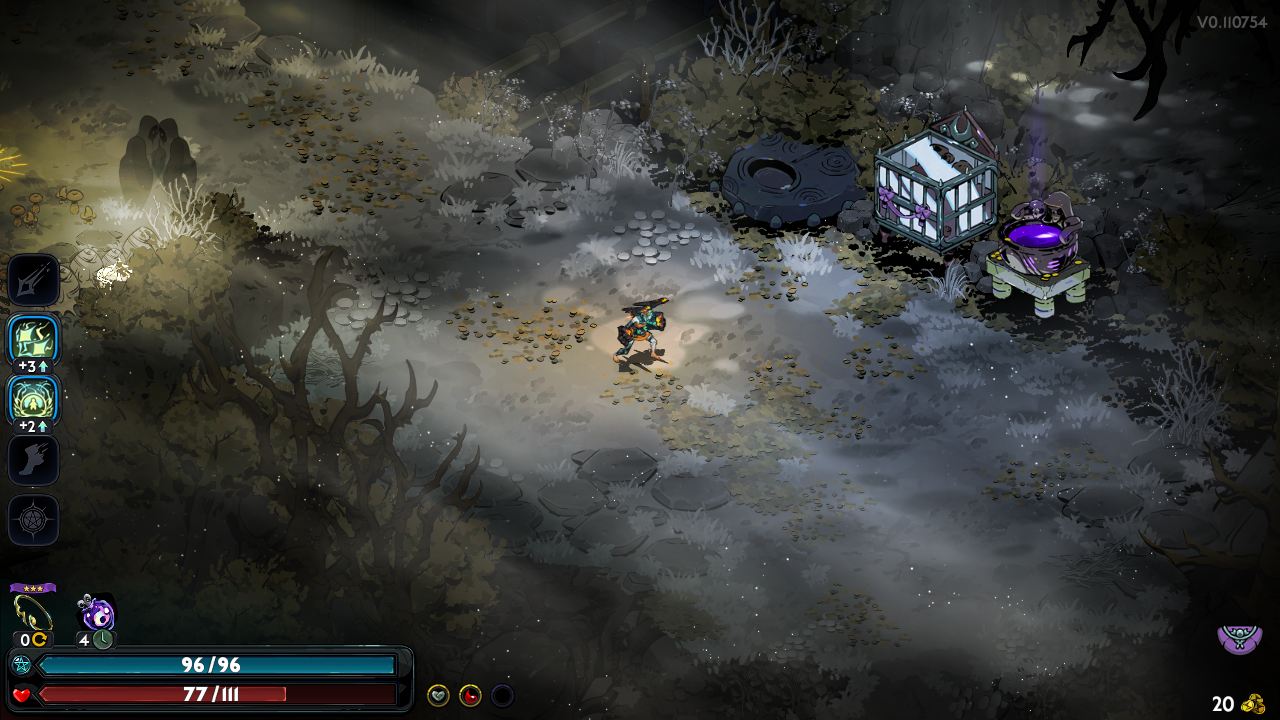Select the grey heart status icon
The height and width of the screenshot is (720, 1280).
438,695
